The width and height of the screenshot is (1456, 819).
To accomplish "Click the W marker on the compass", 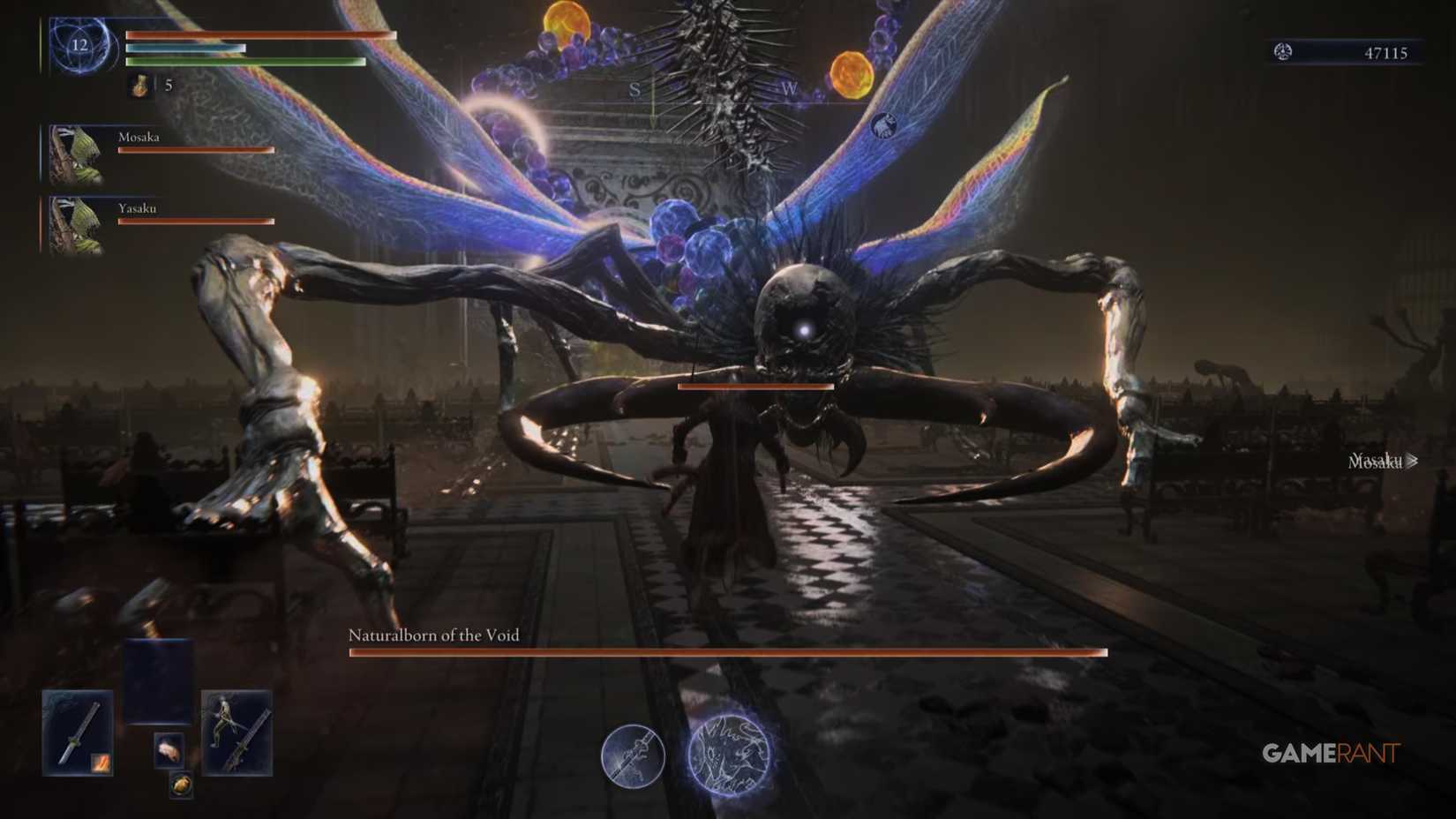I will pos(788,89).
